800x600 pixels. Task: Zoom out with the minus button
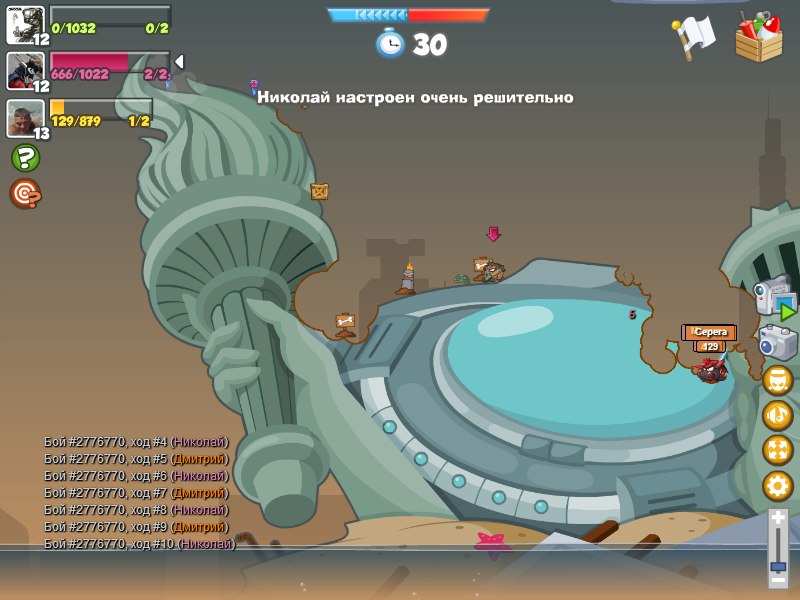click(x=778, y=579)
